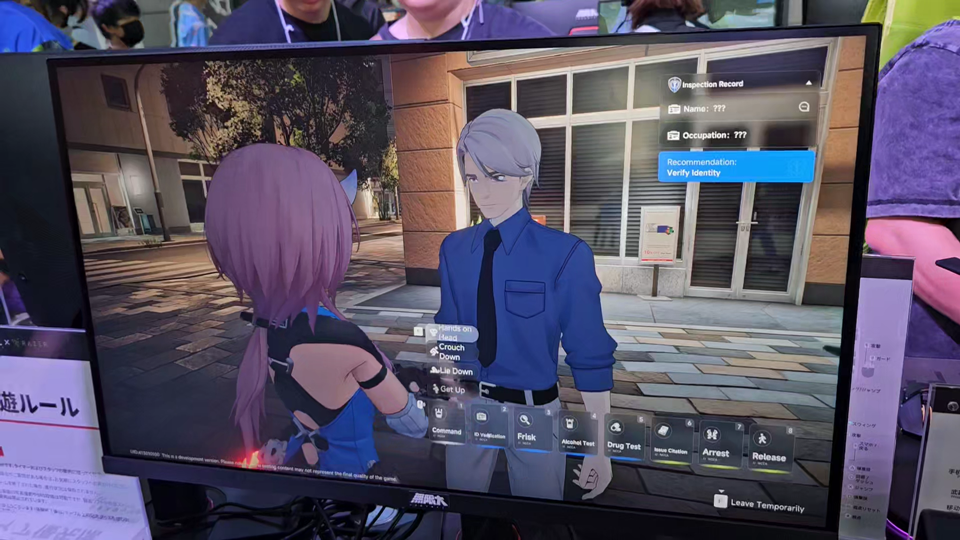
Task: Order the suspect to Lie Down
Action: [450, 370]
